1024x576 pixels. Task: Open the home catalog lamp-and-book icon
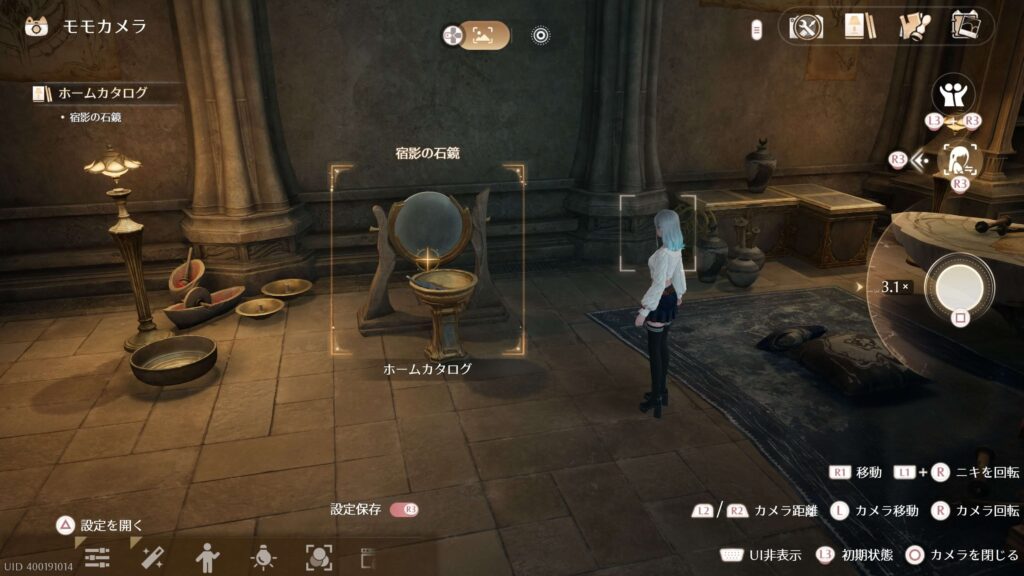(859, 27)
